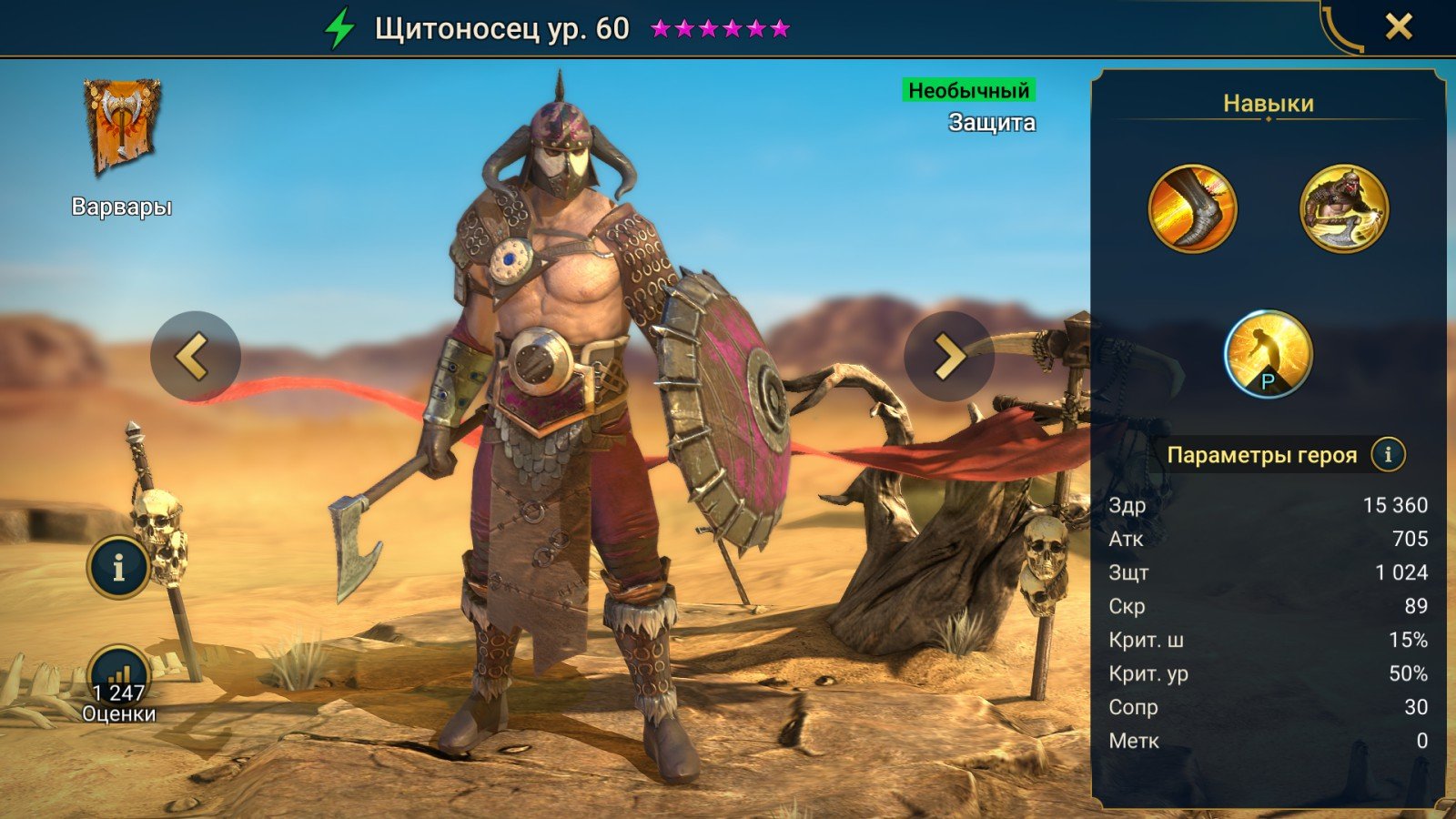This screenshot has height=819, width=1456.
Task: Go to the next hero with right arrow
Action: [x=948, y=356]
